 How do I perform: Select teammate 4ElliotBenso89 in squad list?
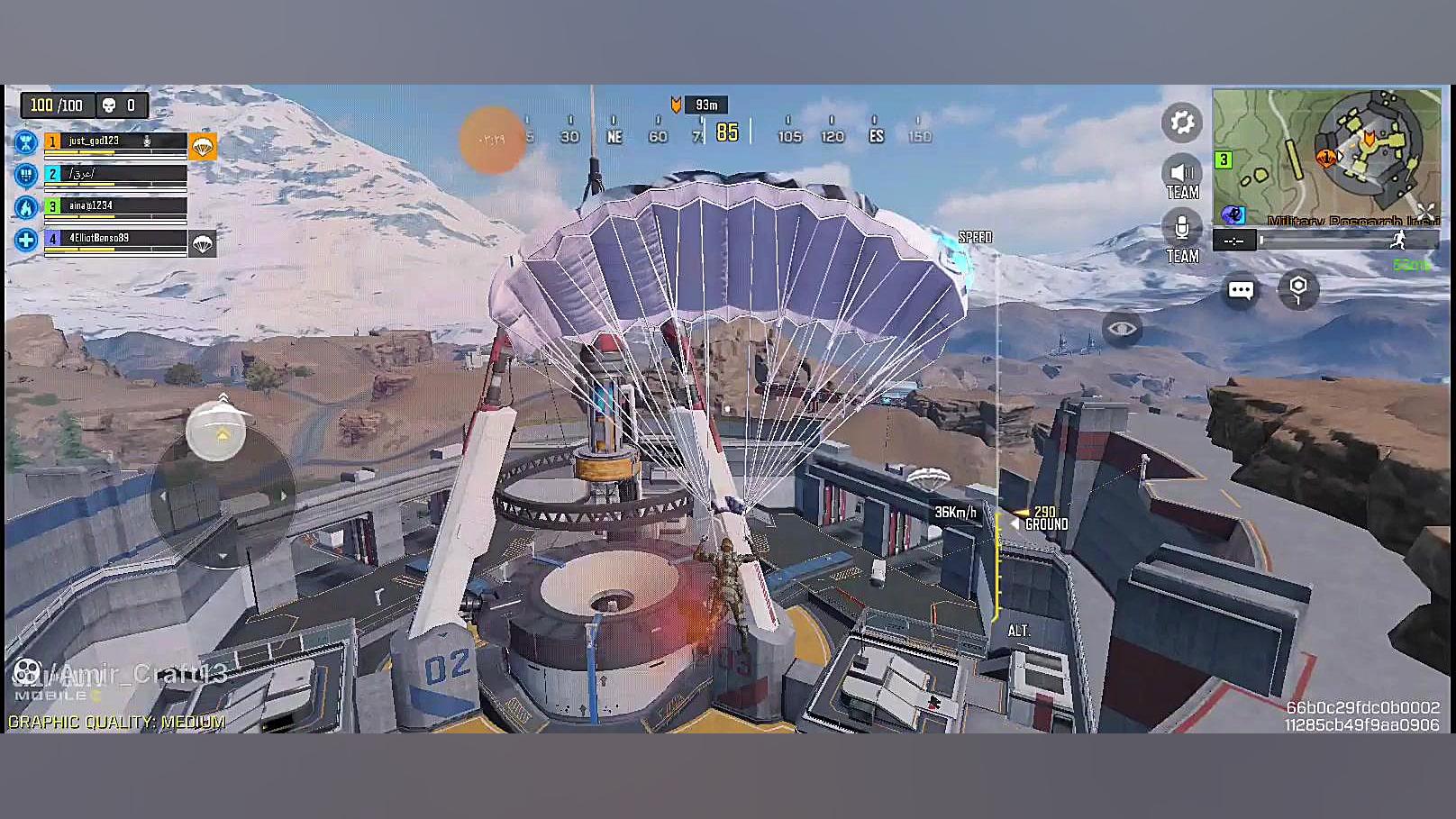click(115, 239)
